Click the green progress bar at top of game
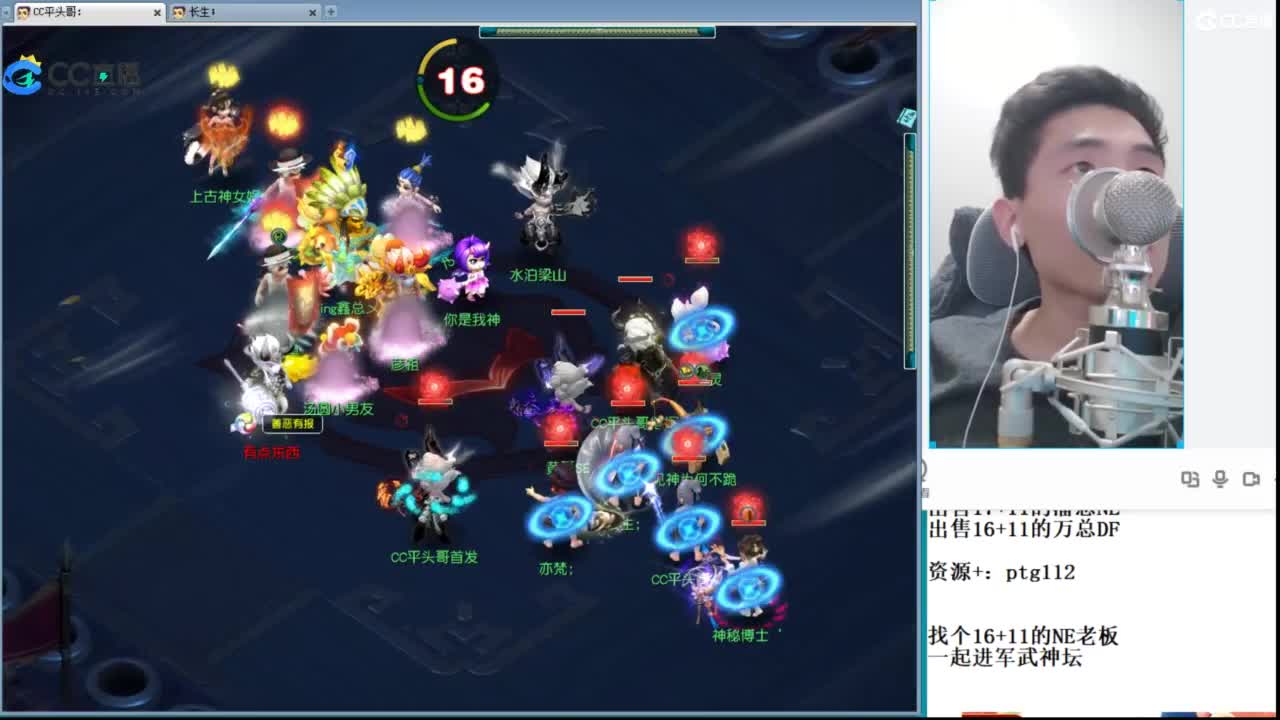The height and width of the screenshot is (720, 1280). 598,32
